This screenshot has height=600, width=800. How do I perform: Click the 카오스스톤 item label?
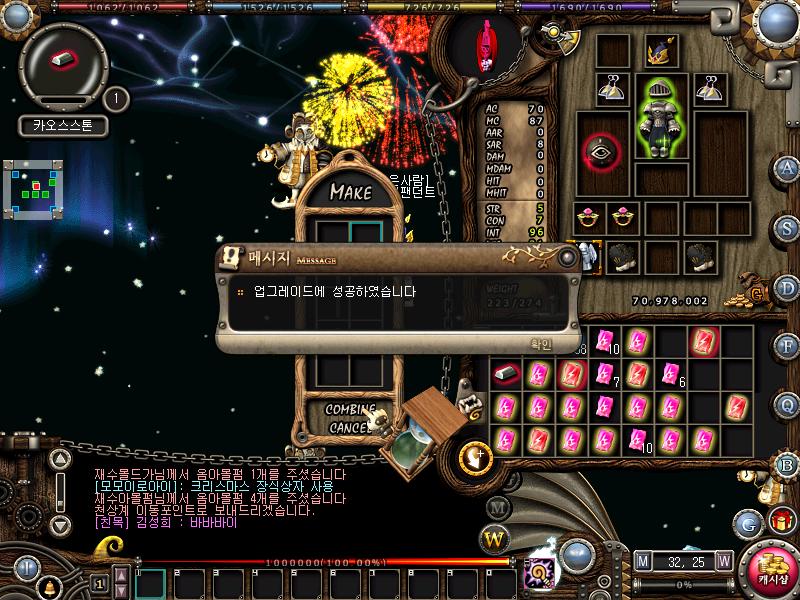click(x=62, y=127)
